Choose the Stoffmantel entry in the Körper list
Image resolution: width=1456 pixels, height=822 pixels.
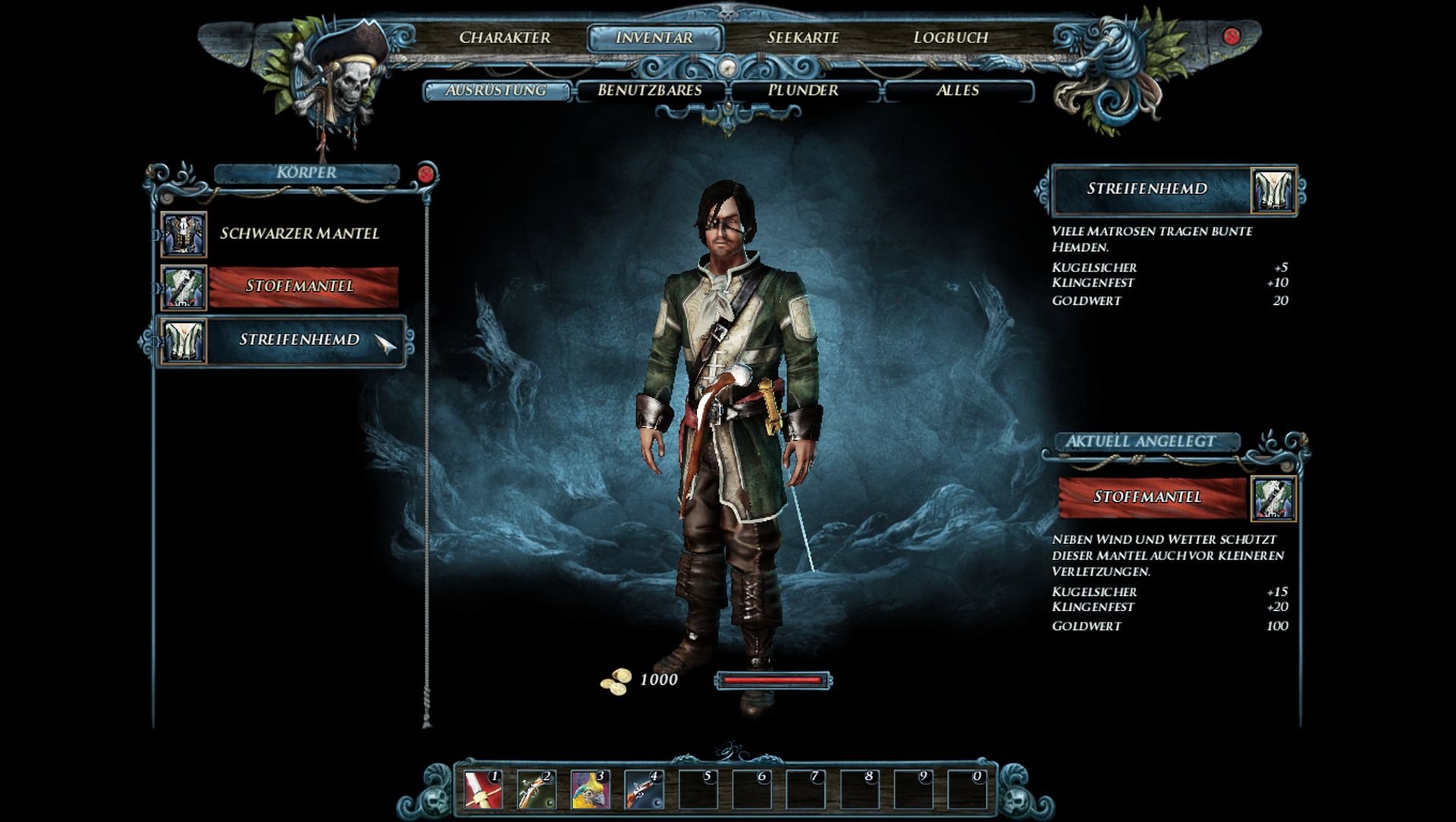pos(301,287)
